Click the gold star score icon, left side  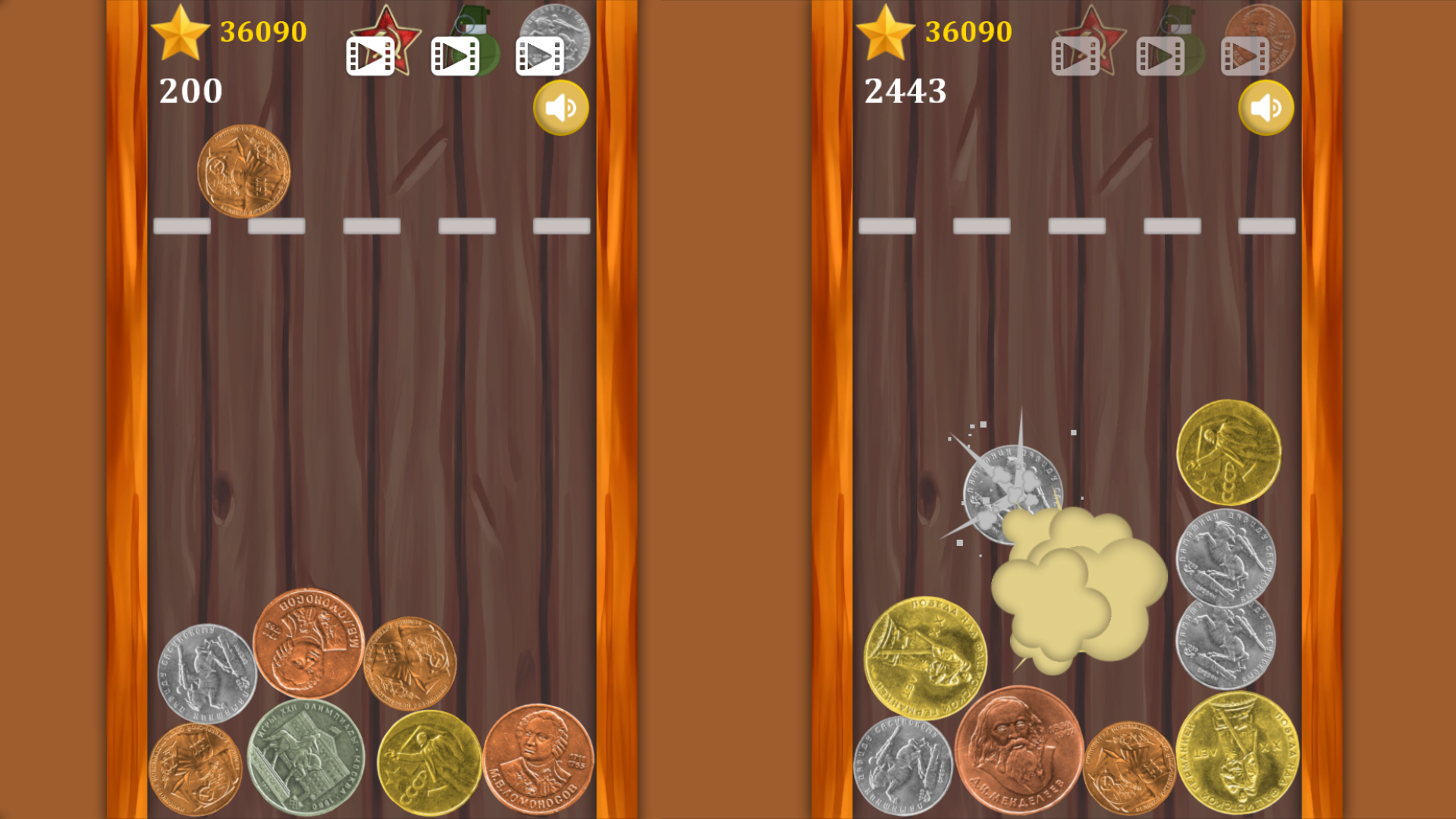179,32
